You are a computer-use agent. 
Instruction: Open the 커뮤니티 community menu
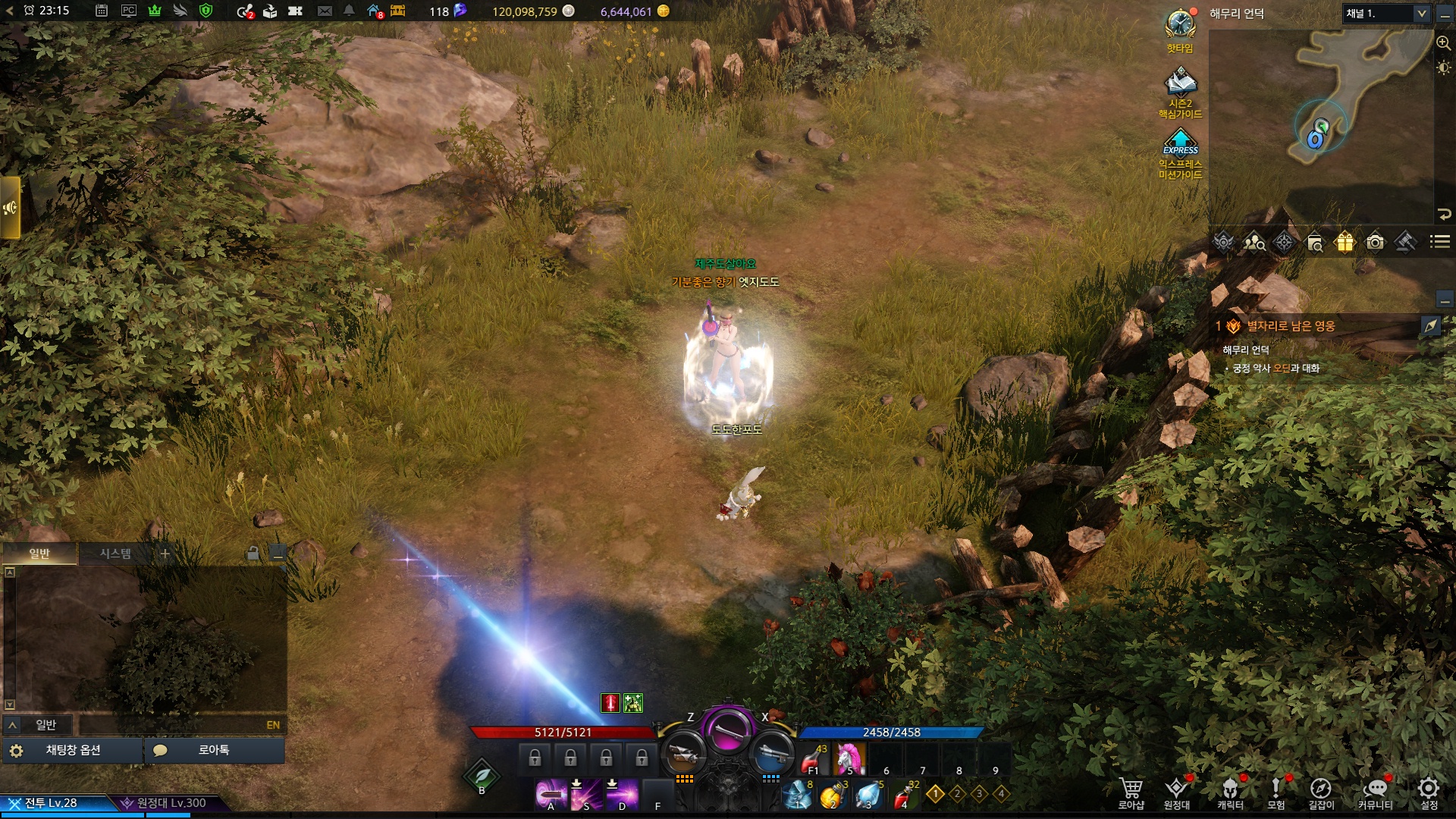[x=1375, y=792]
